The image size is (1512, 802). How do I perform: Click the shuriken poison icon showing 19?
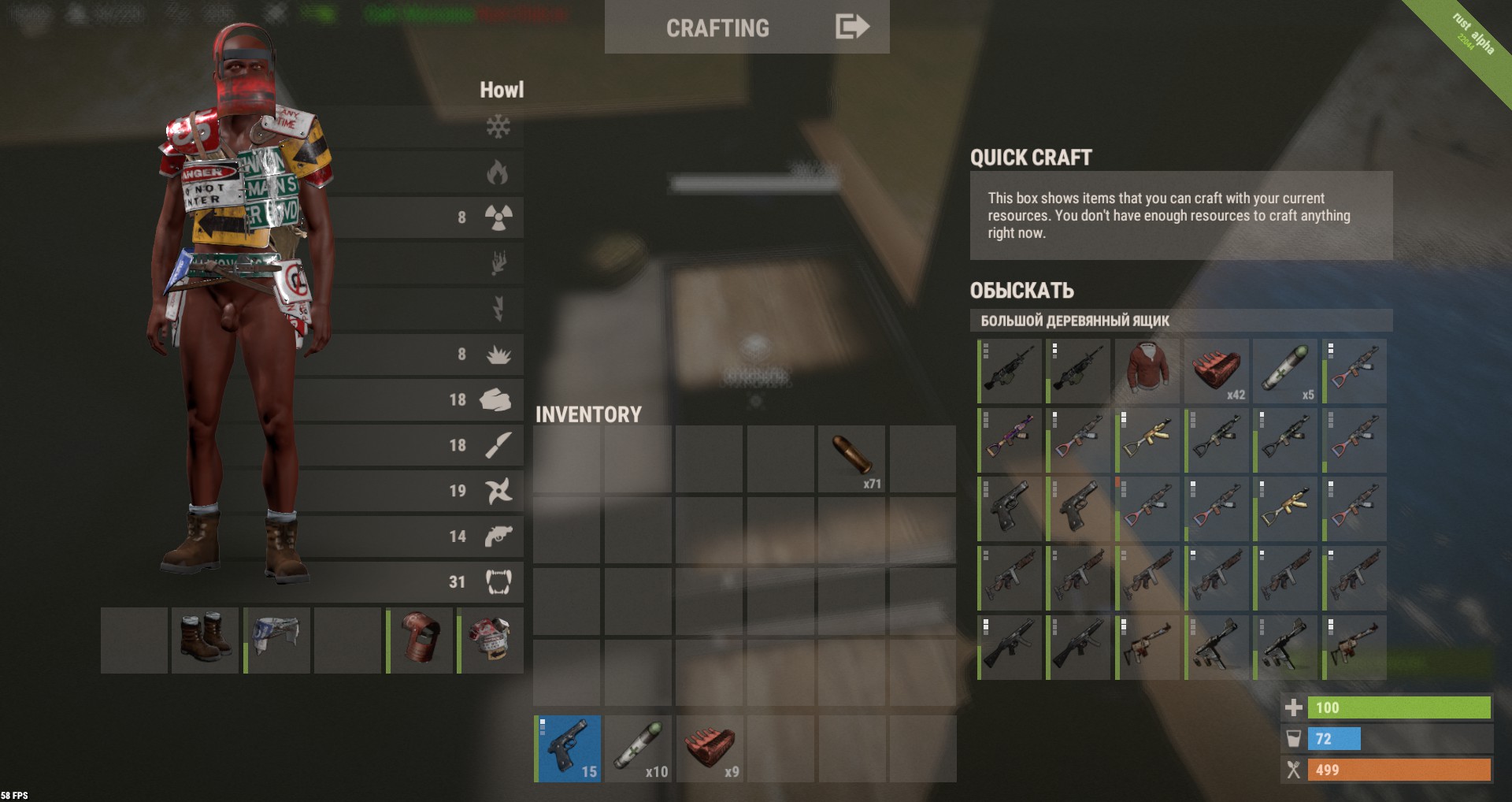coord(498,491)
